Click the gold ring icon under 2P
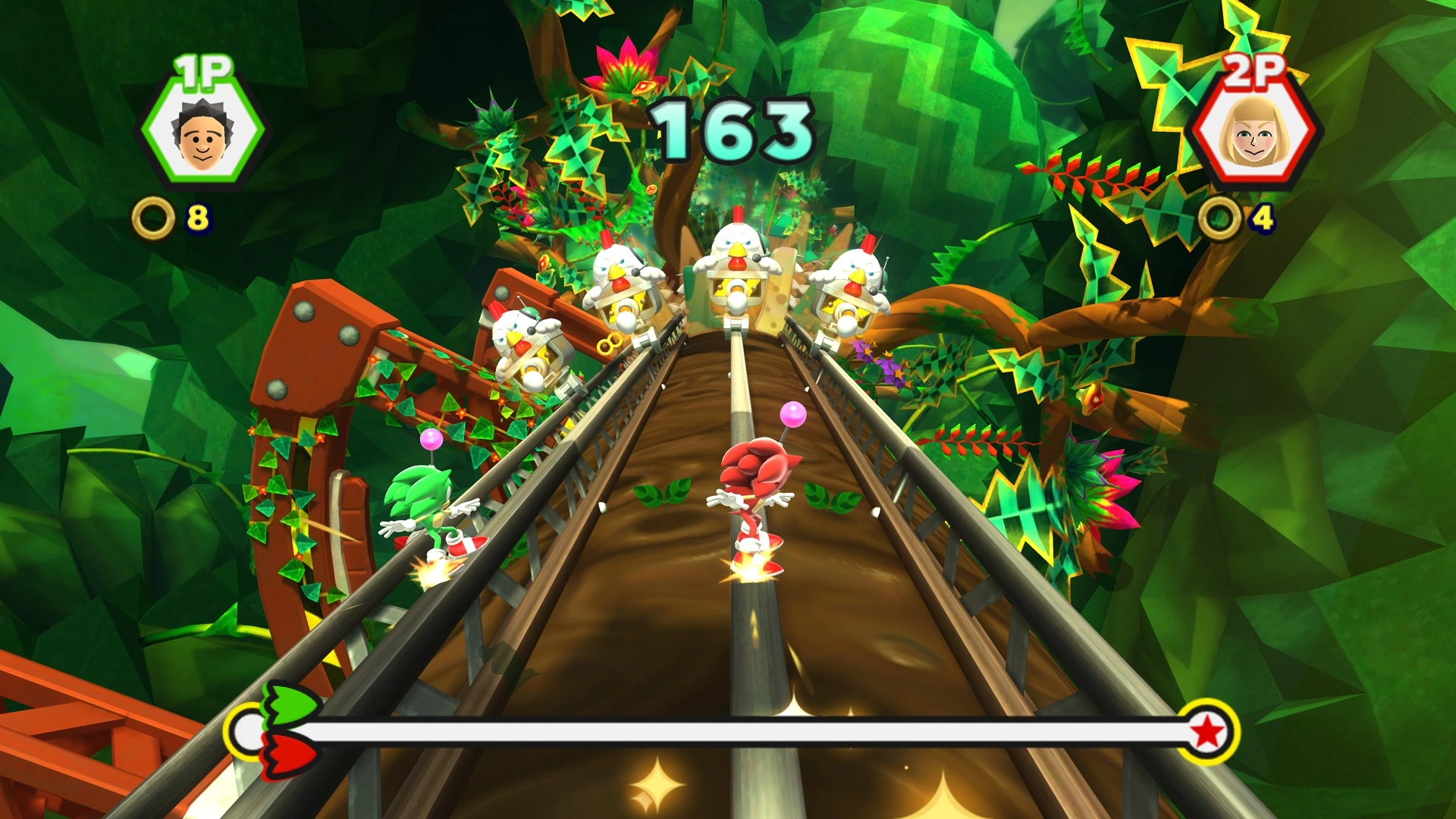 point(1219,218)
